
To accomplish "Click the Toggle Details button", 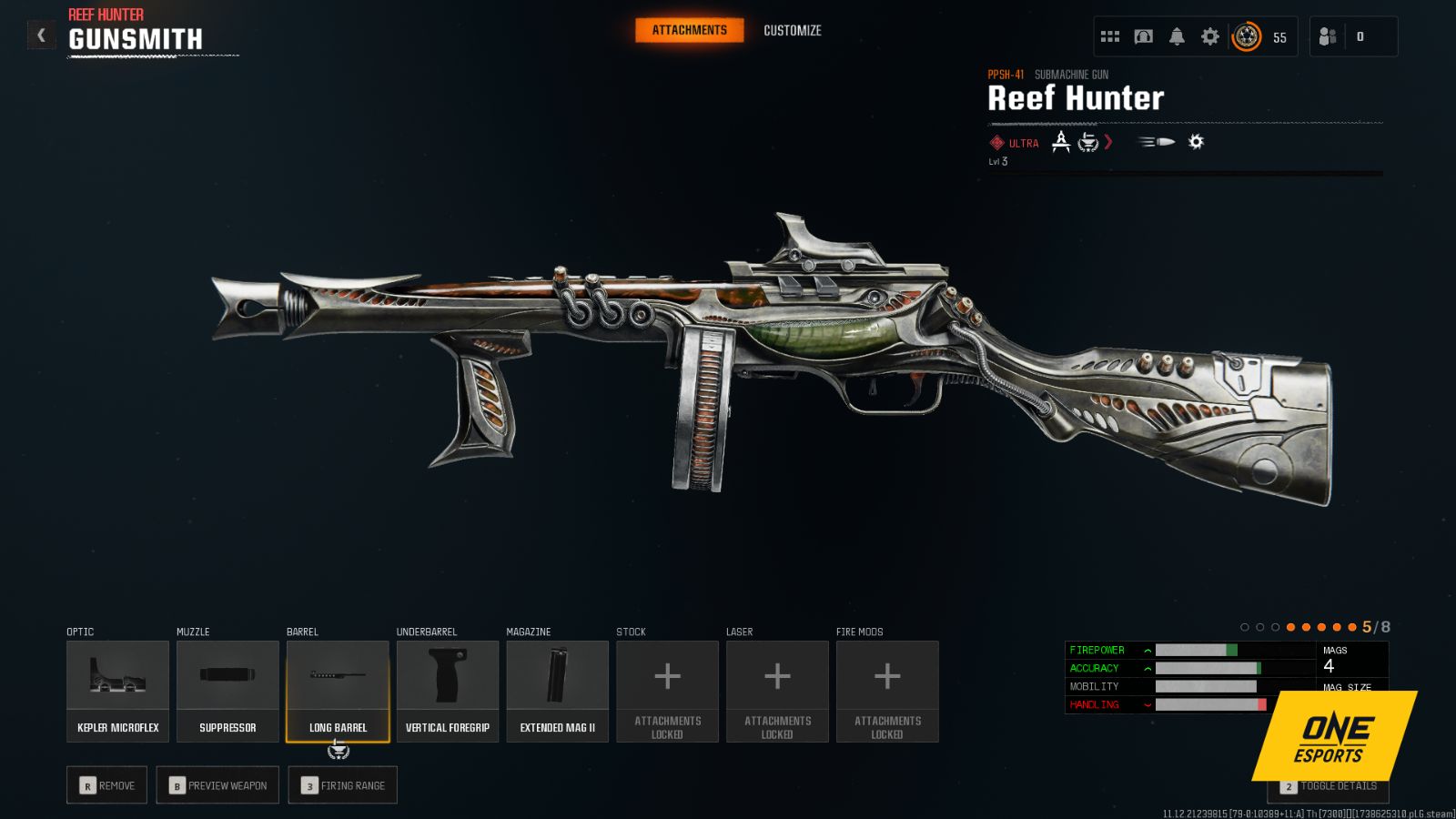I will pyautogui.click(x=1328, y=784).
